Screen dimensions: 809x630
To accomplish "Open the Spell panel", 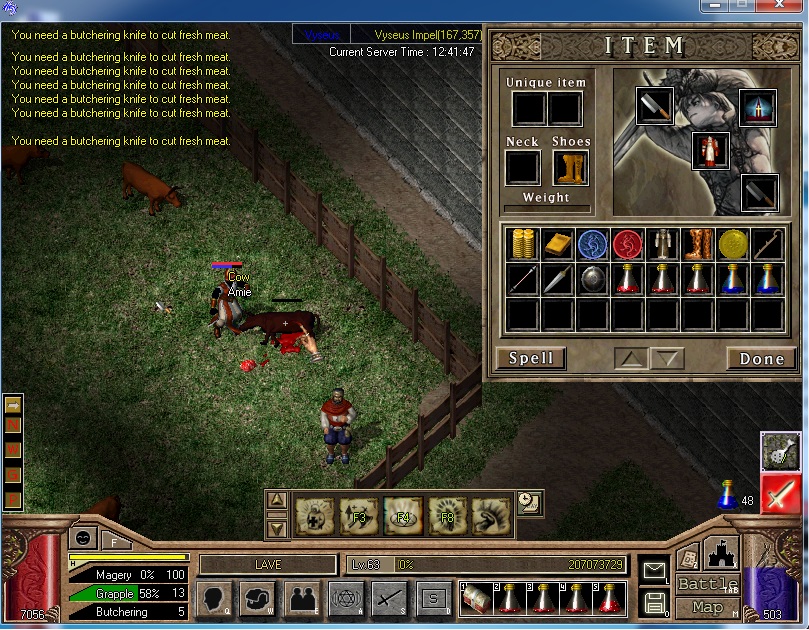I will pos(530,359).
